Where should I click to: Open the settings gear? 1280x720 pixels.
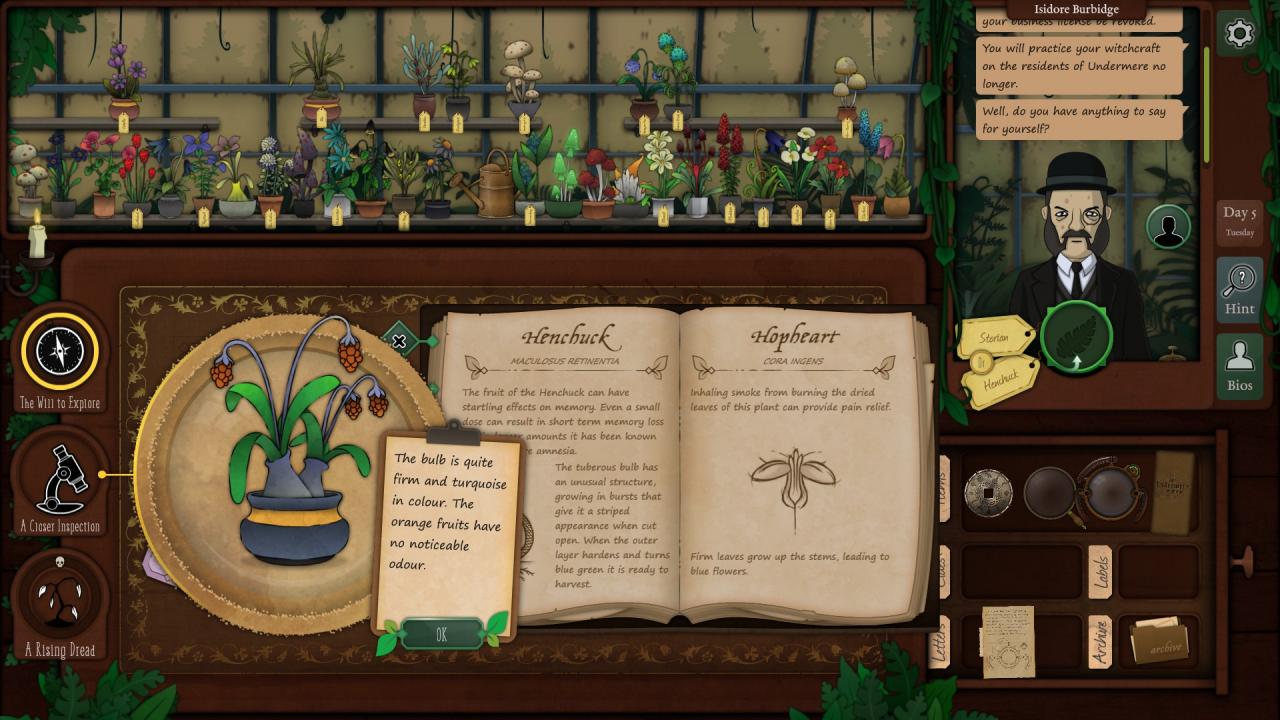click(x=1239, y=34)
